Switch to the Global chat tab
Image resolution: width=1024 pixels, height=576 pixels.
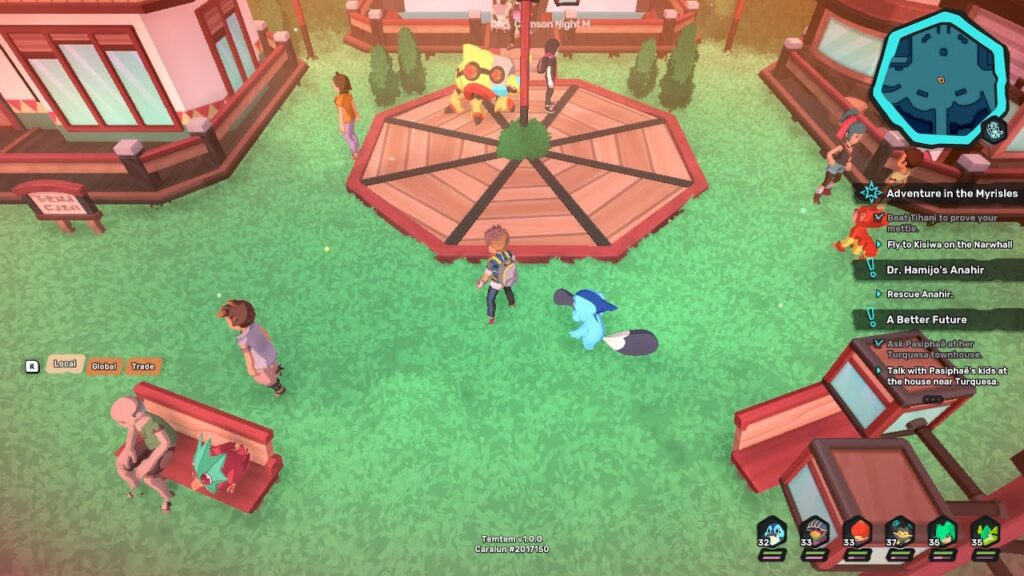click(104, 366)
